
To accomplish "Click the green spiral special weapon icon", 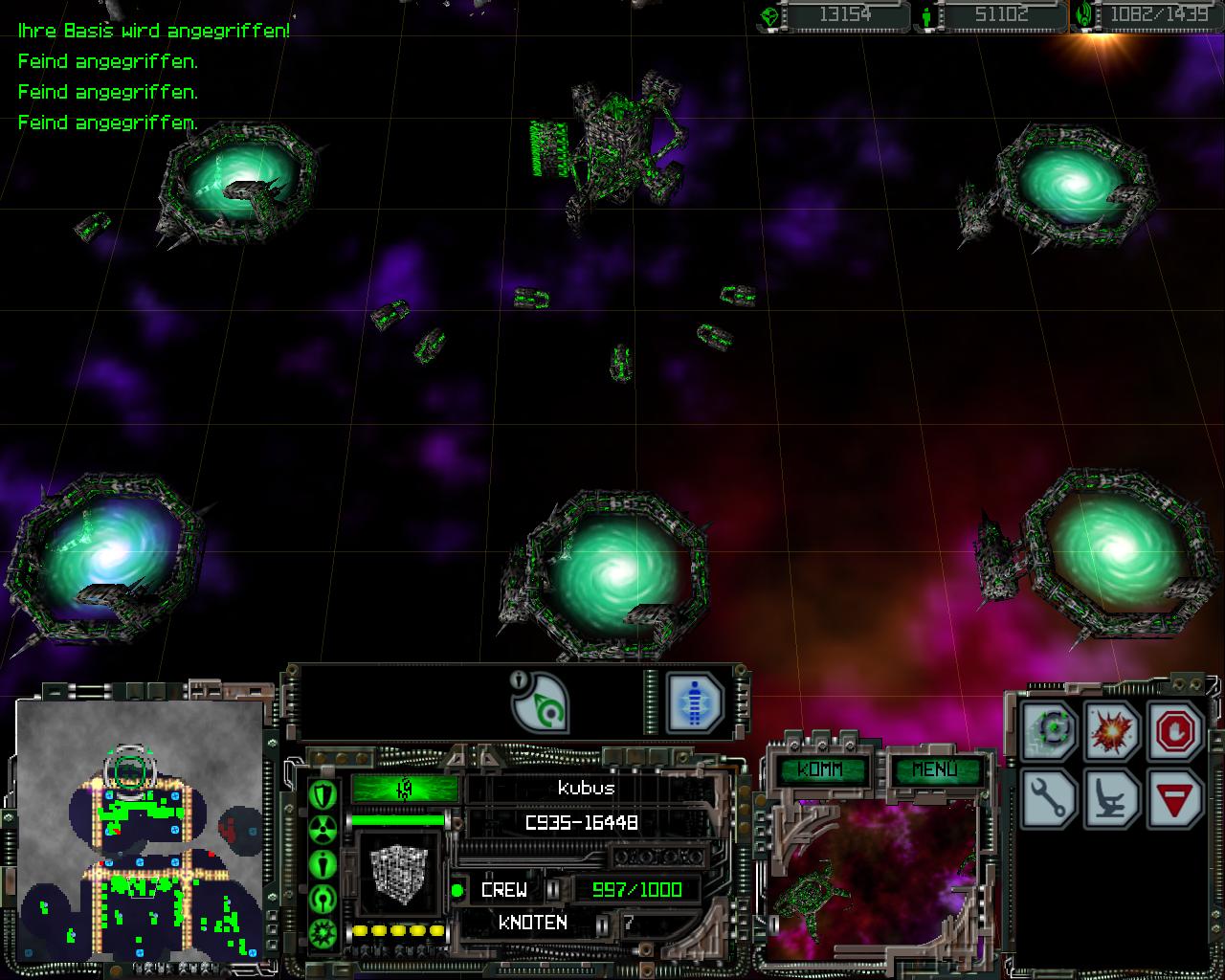I will 540,702.
